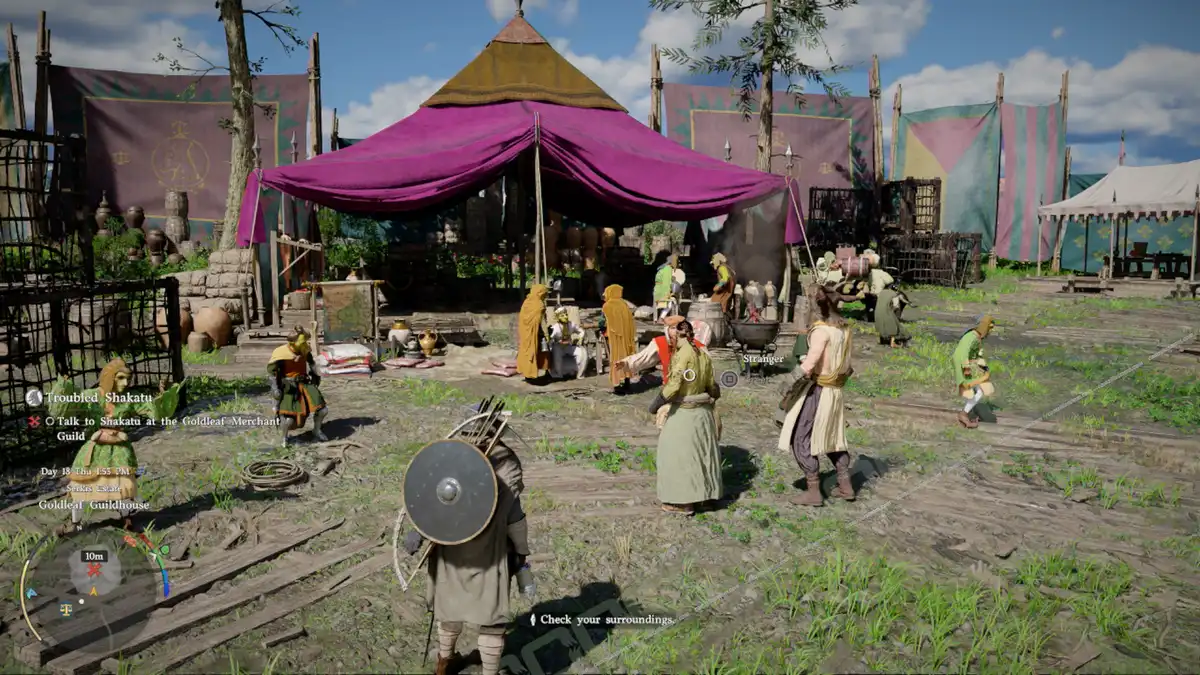1200x675 pixels.
Task: Select the red X quest marker on minimap
Action: (x=95, y=571)
